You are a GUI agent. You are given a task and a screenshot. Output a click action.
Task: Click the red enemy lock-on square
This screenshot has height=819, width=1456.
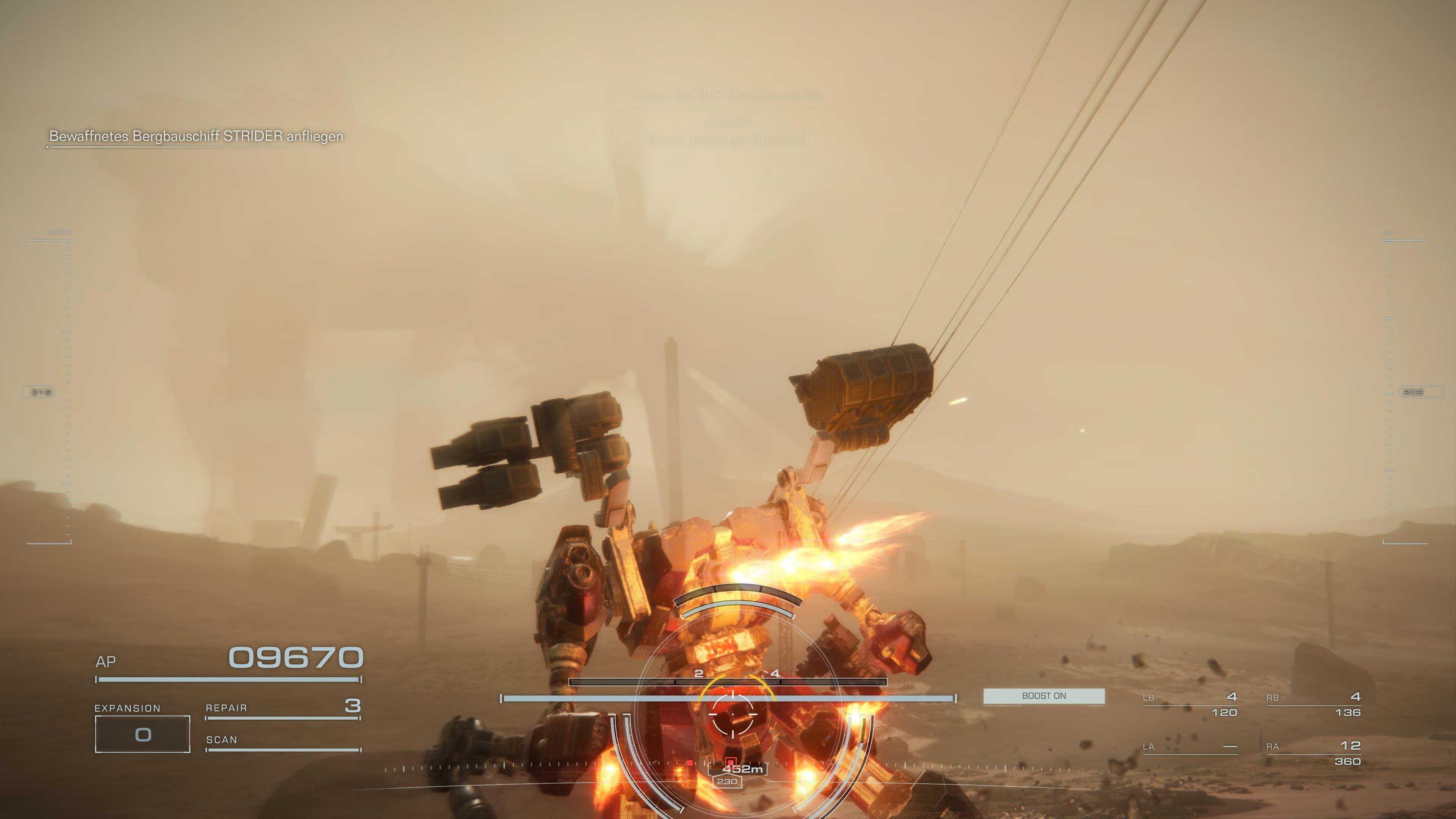[x=731, y=762]
